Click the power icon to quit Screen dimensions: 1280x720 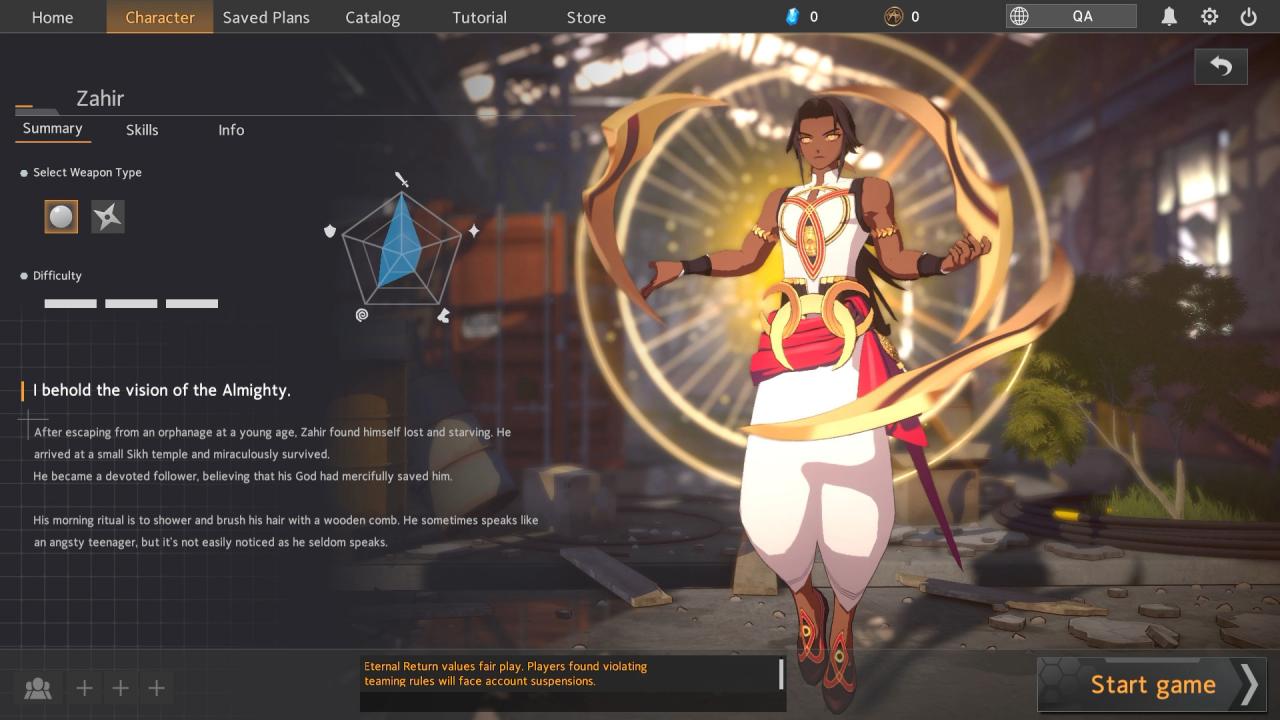[1248, 16]
